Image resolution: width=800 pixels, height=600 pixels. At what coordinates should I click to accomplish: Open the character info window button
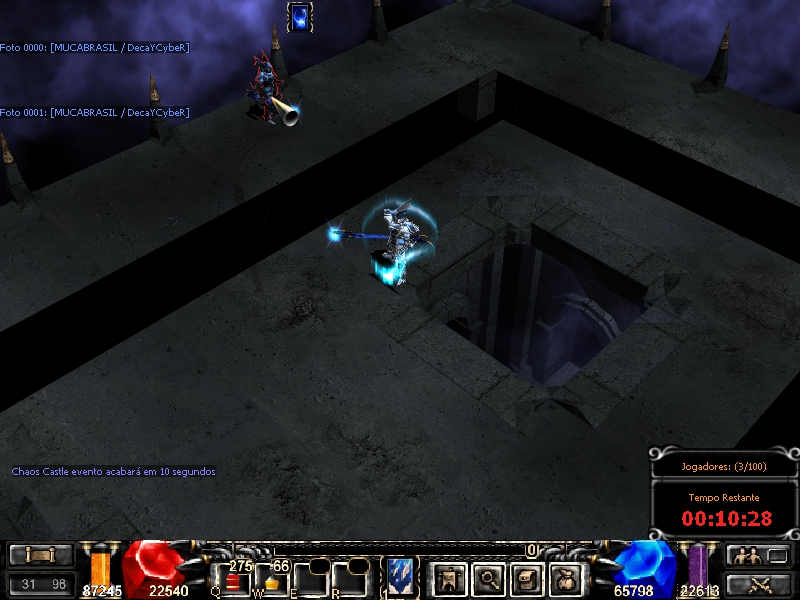(x=448, y=578)
